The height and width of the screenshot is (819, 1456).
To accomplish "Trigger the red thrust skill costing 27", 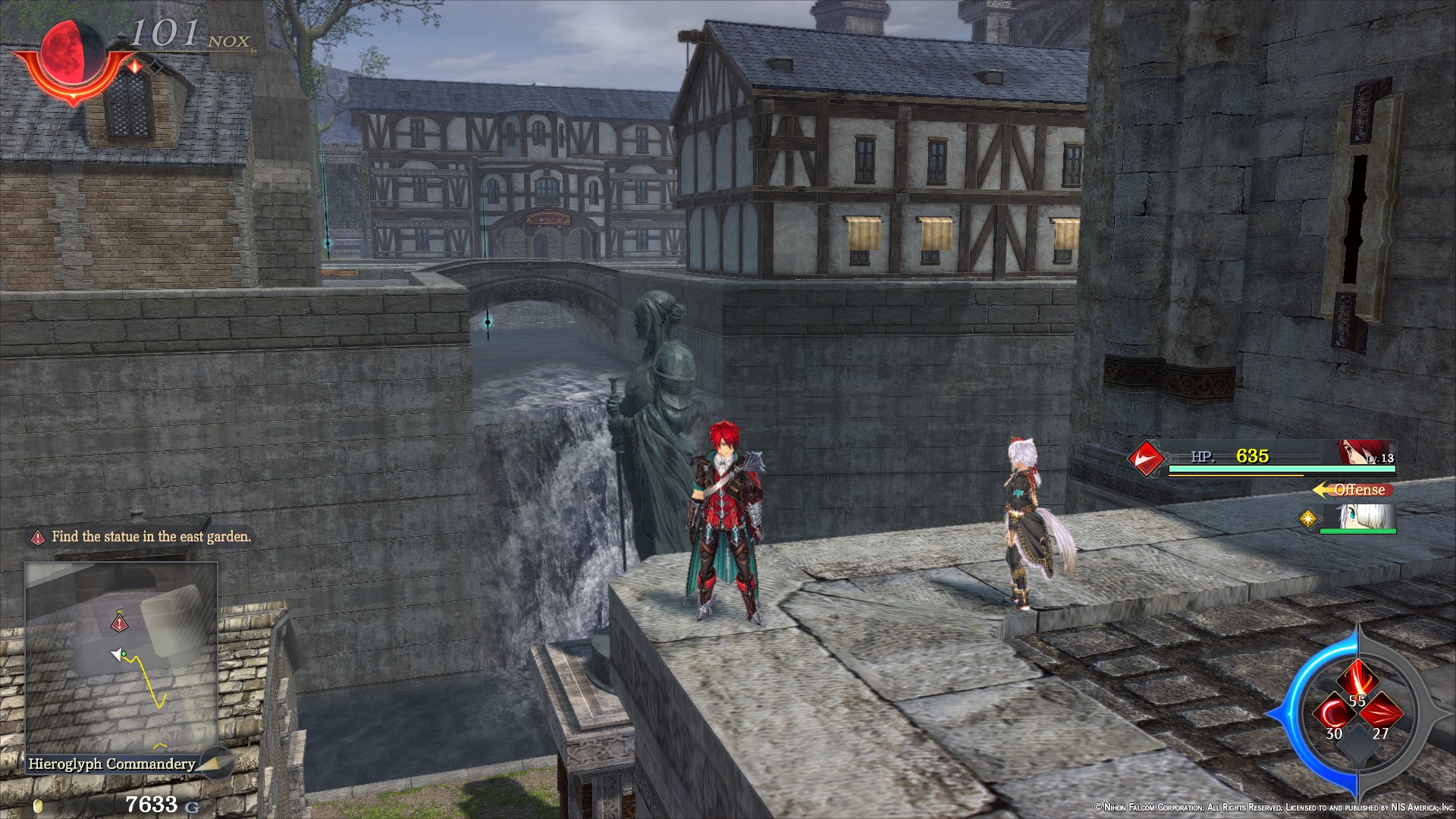I will [1382, 714].
